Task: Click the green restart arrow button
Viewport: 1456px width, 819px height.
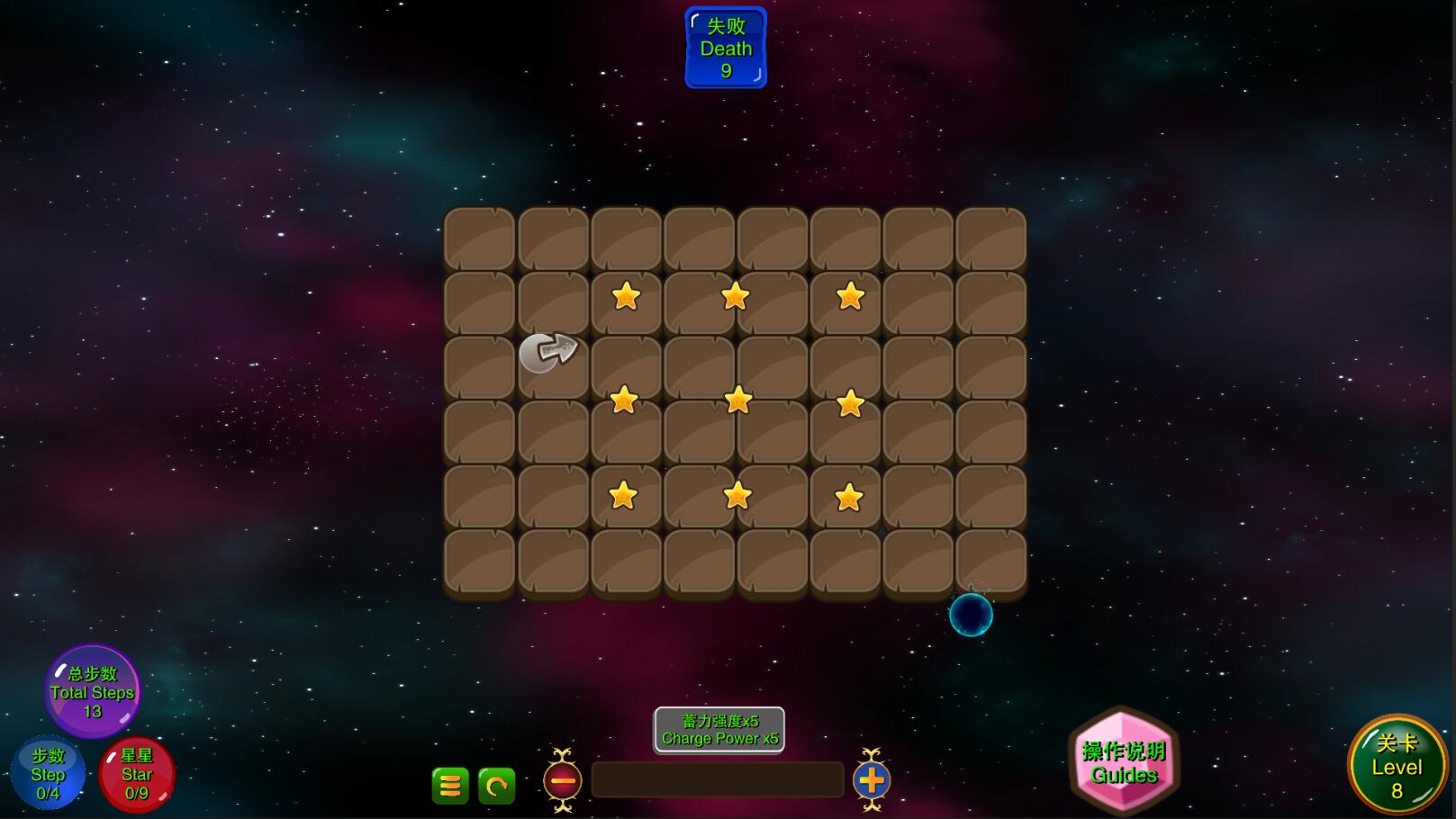Action: pyautogui.click(x=496, y=786)
